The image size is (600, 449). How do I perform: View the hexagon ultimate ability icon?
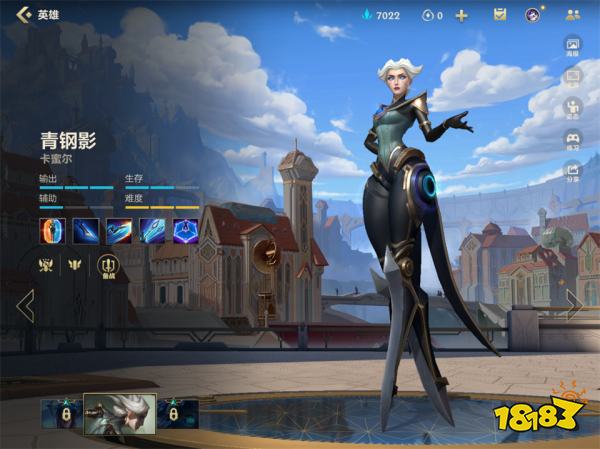185,231
